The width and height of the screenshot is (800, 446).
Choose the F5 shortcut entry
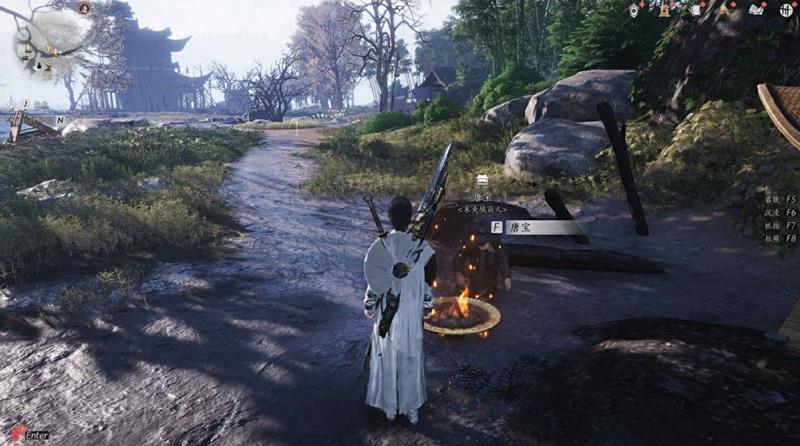(776, 199)
